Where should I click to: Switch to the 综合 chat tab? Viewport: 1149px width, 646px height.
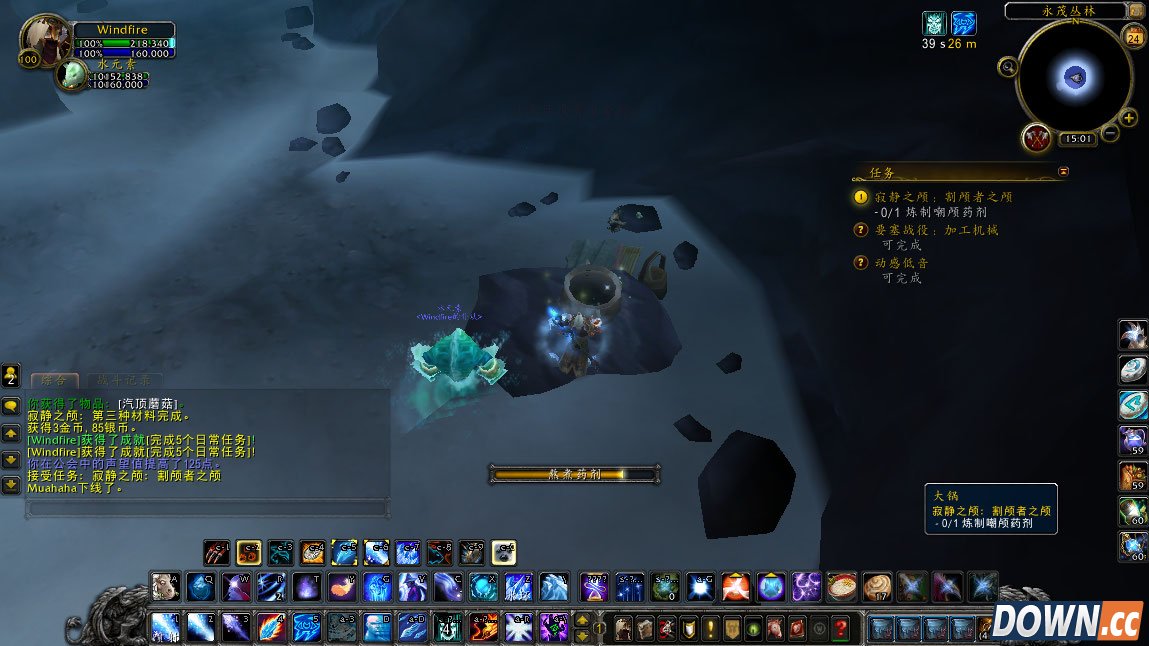tap(53, 380)
